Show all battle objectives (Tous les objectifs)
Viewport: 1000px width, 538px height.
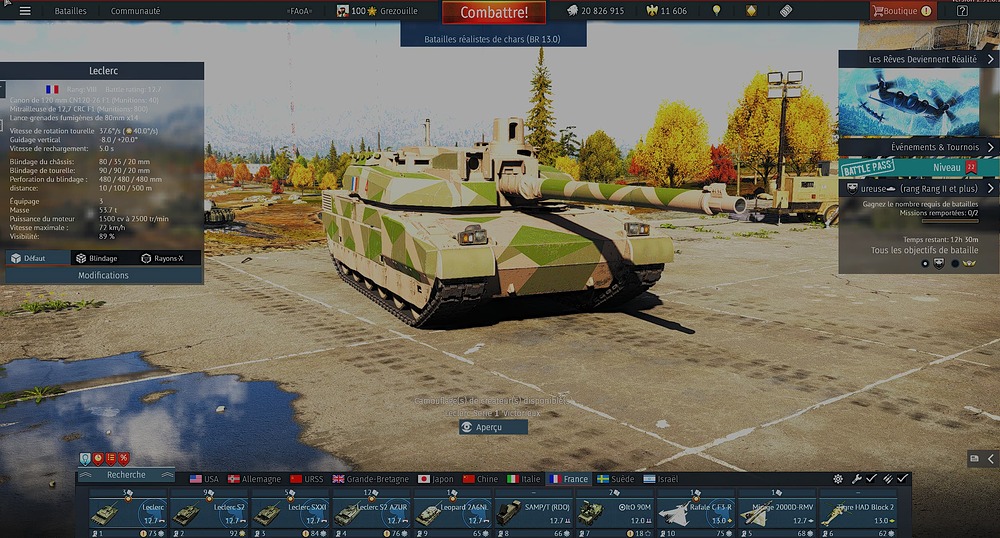[918, 250]
